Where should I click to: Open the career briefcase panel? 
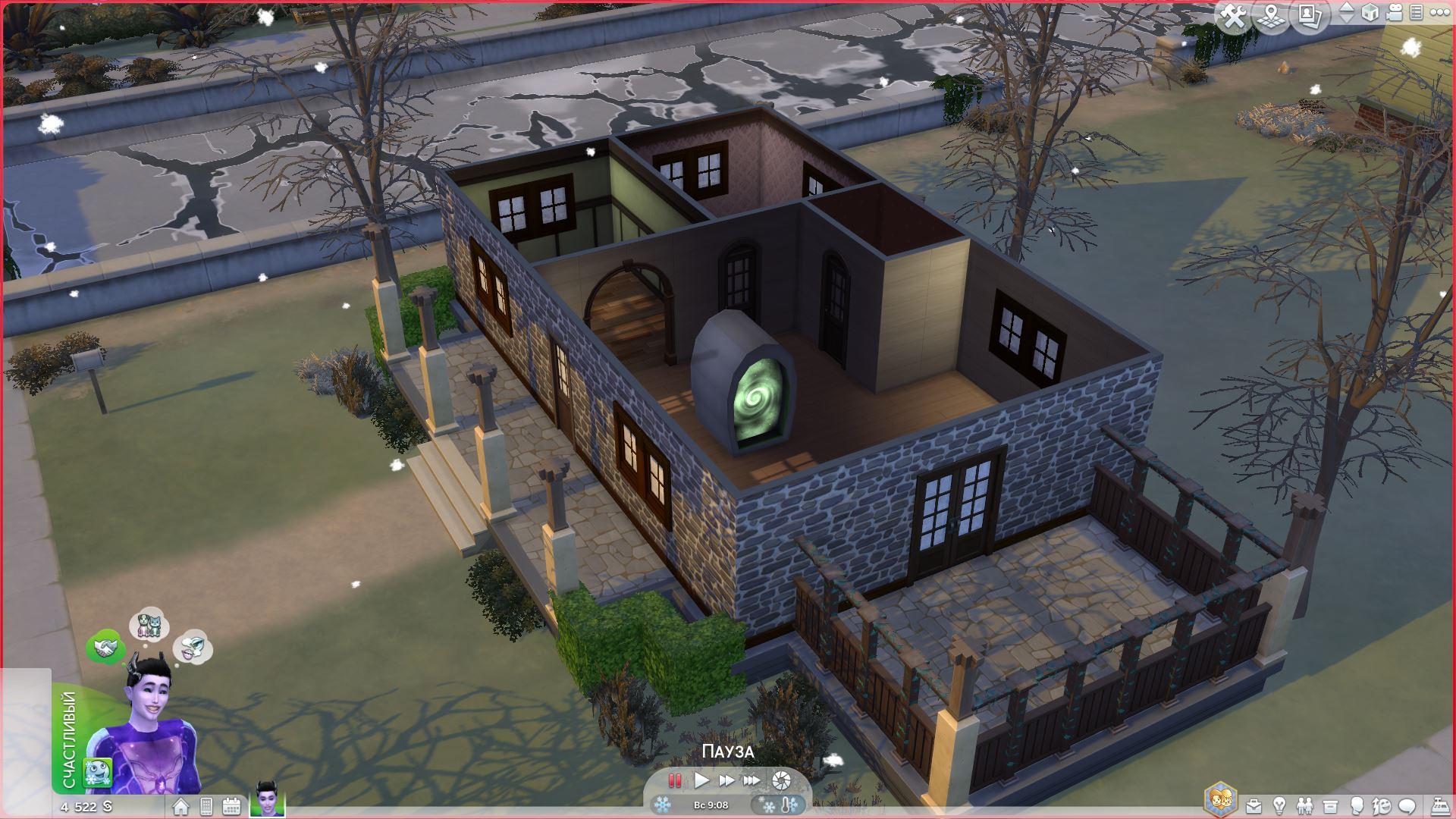click(1254, 806)
